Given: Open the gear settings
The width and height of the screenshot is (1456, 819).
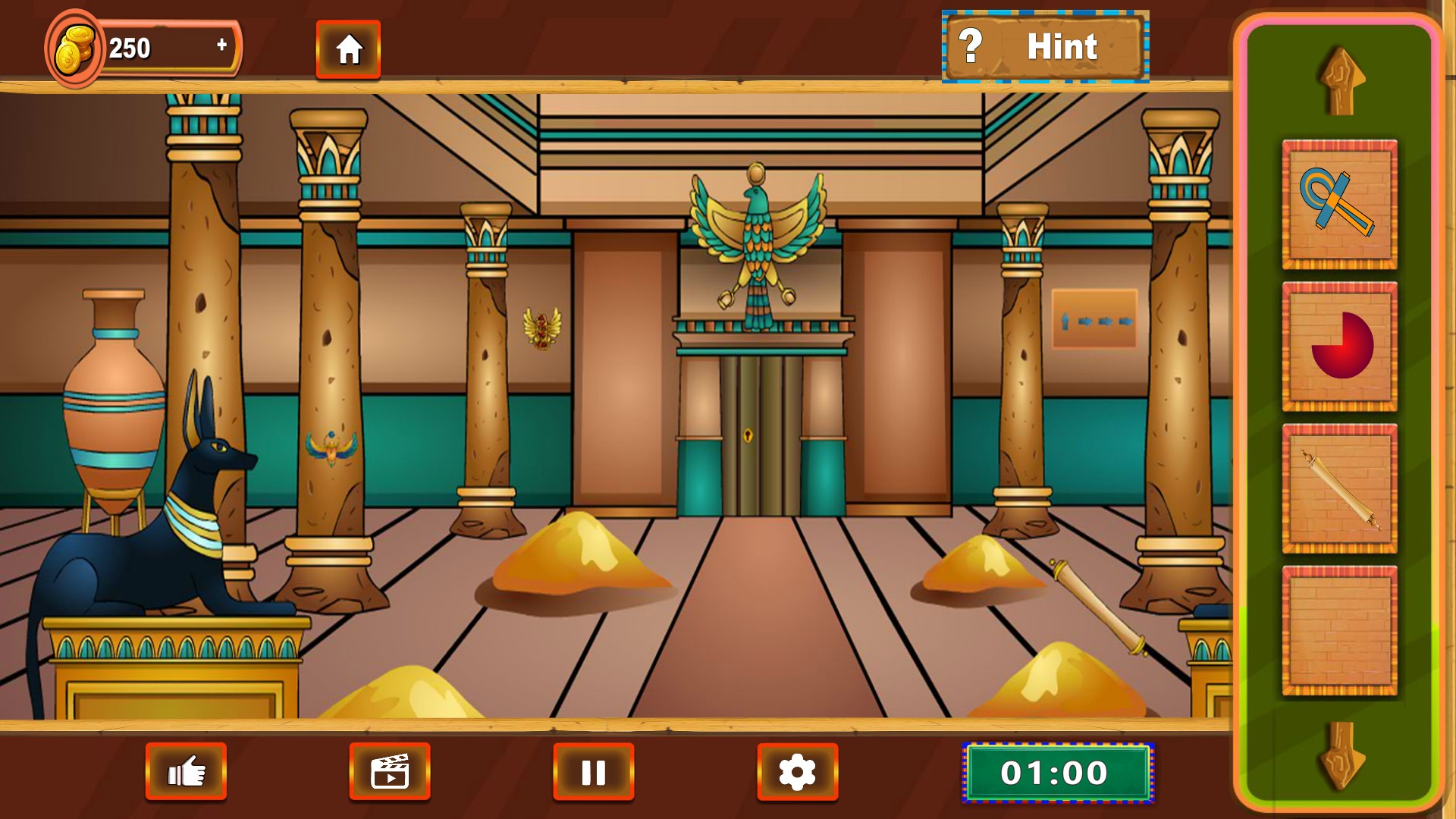Looking at the screenshot, I should pos(797,772).
